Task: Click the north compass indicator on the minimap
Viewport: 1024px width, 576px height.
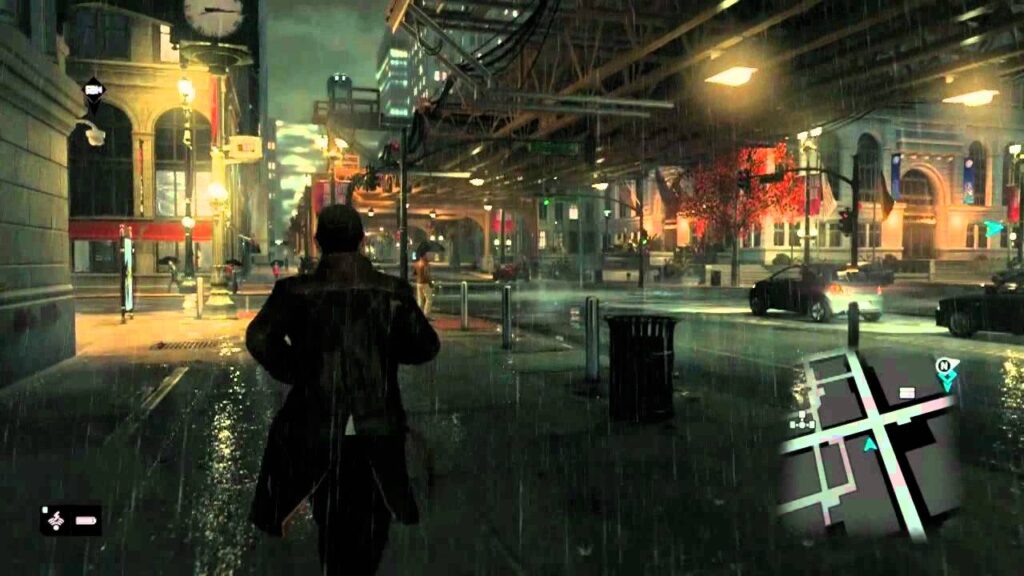Action: pyautogui.click(x=943, y=365)
